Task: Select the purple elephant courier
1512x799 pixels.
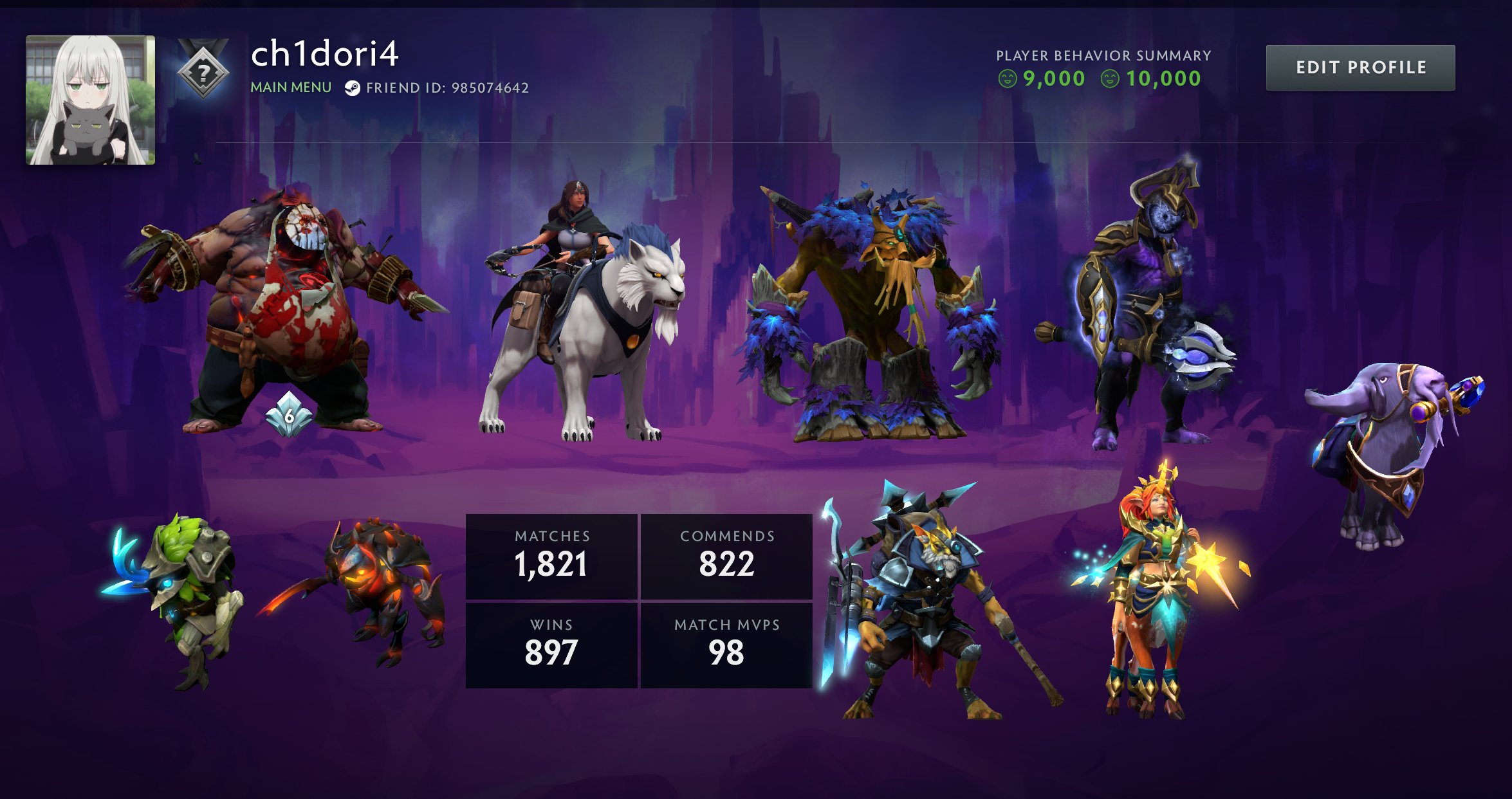Action: click(1390, 450)
